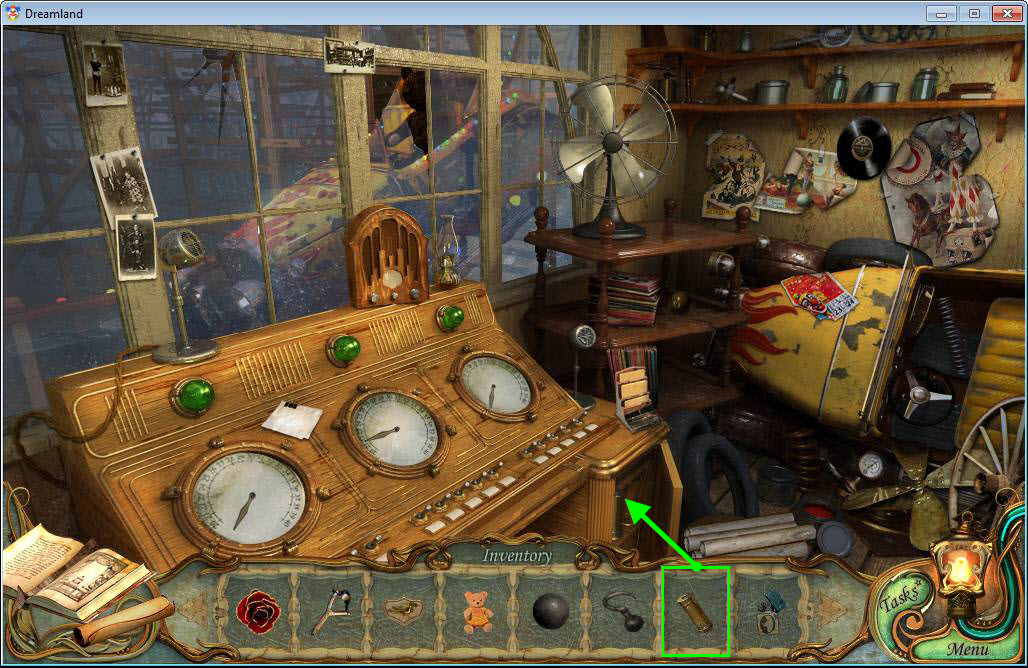1028x668 pixels.
Task: Open the Tasks list
Action: pos(899,603)
